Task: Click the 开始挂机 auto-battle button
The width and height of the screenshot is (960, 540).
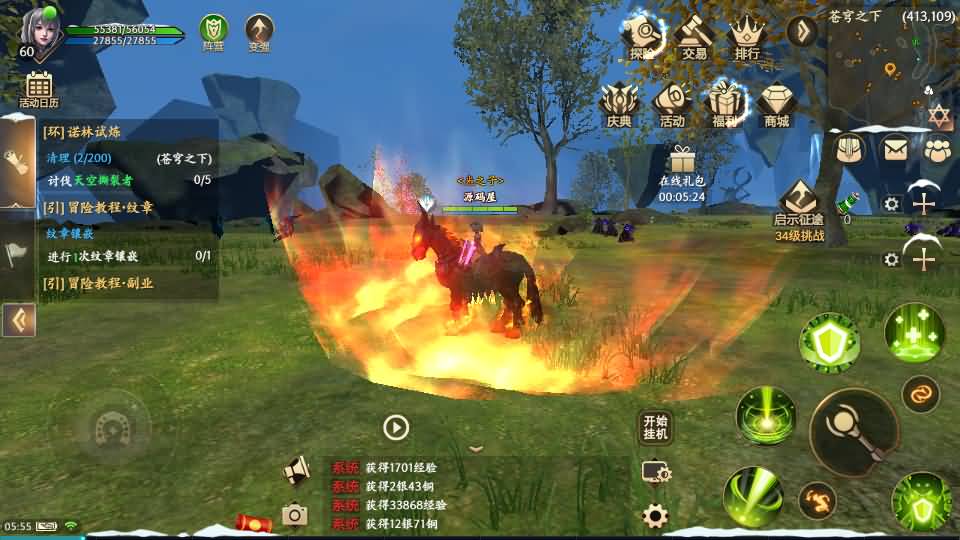Action: (x=655, y=427)
